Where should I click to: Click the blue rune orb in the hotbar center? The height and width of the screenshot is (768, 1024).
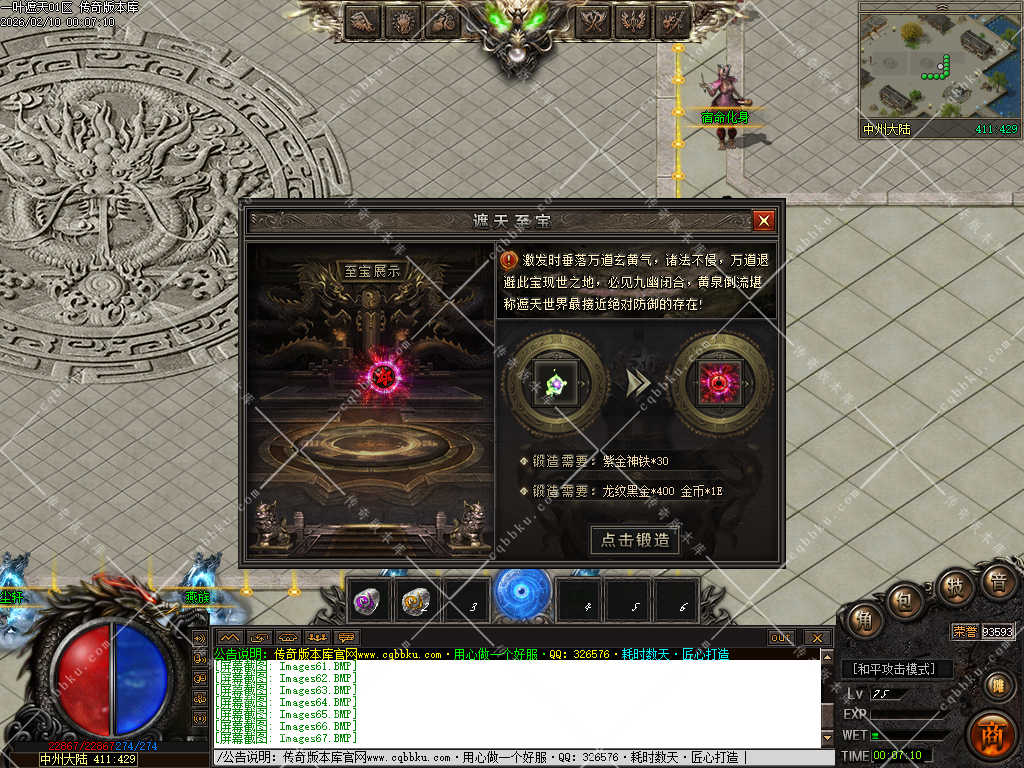coord(522,593)
